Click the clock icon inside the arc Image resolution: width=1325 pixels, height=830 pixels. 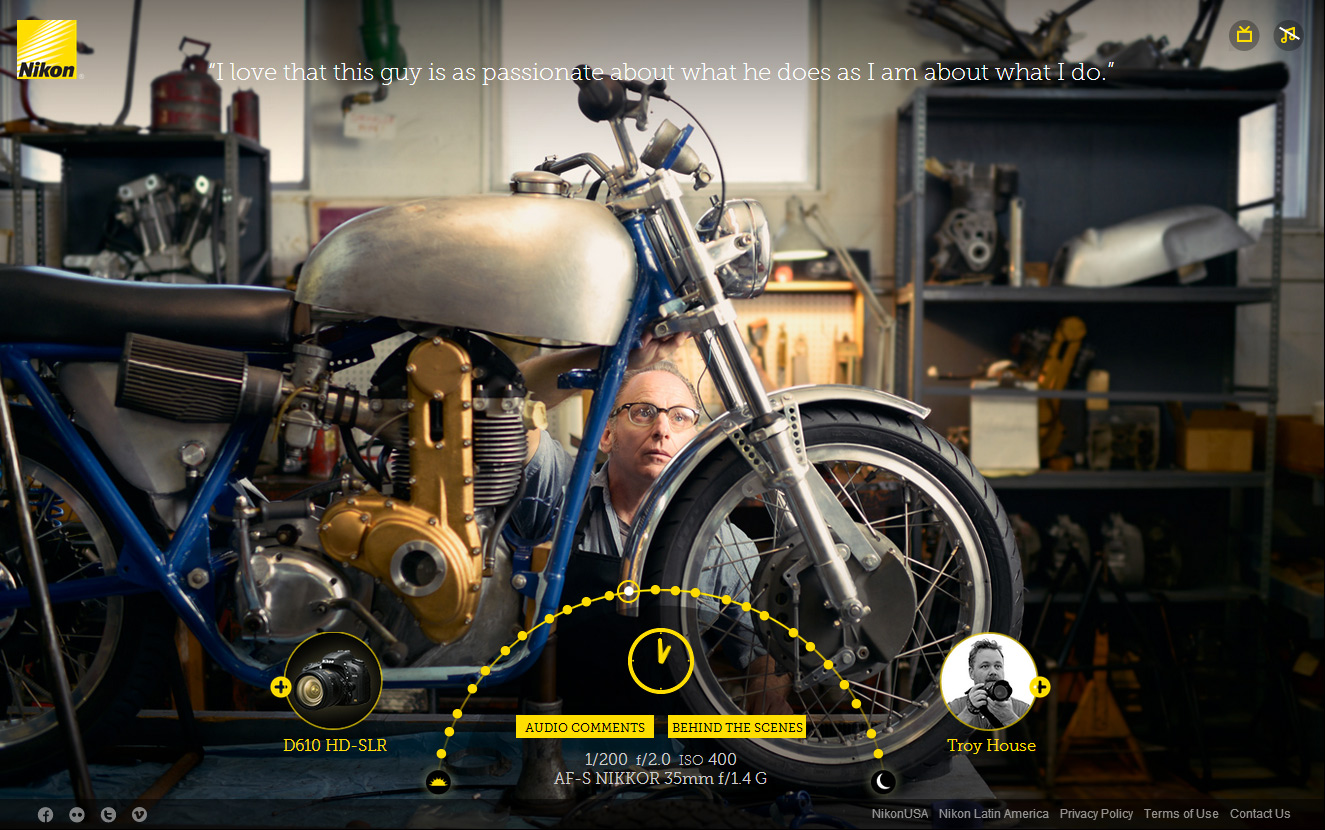(660, 660)
